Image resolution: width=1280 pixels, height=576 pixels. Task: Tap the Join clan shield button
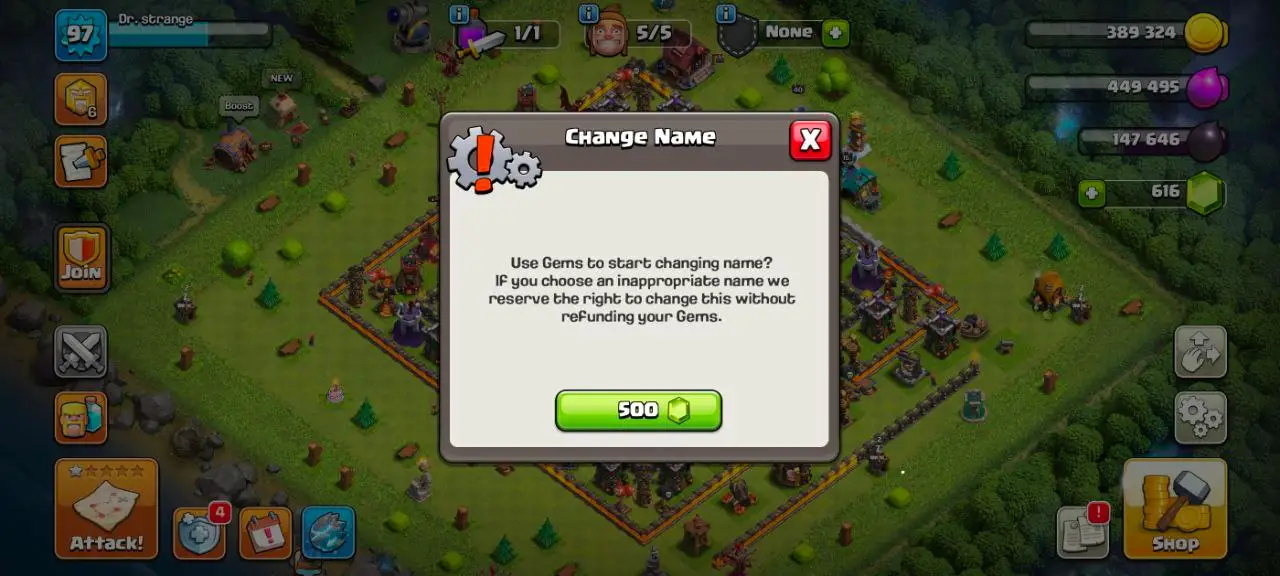pos(81,258)
